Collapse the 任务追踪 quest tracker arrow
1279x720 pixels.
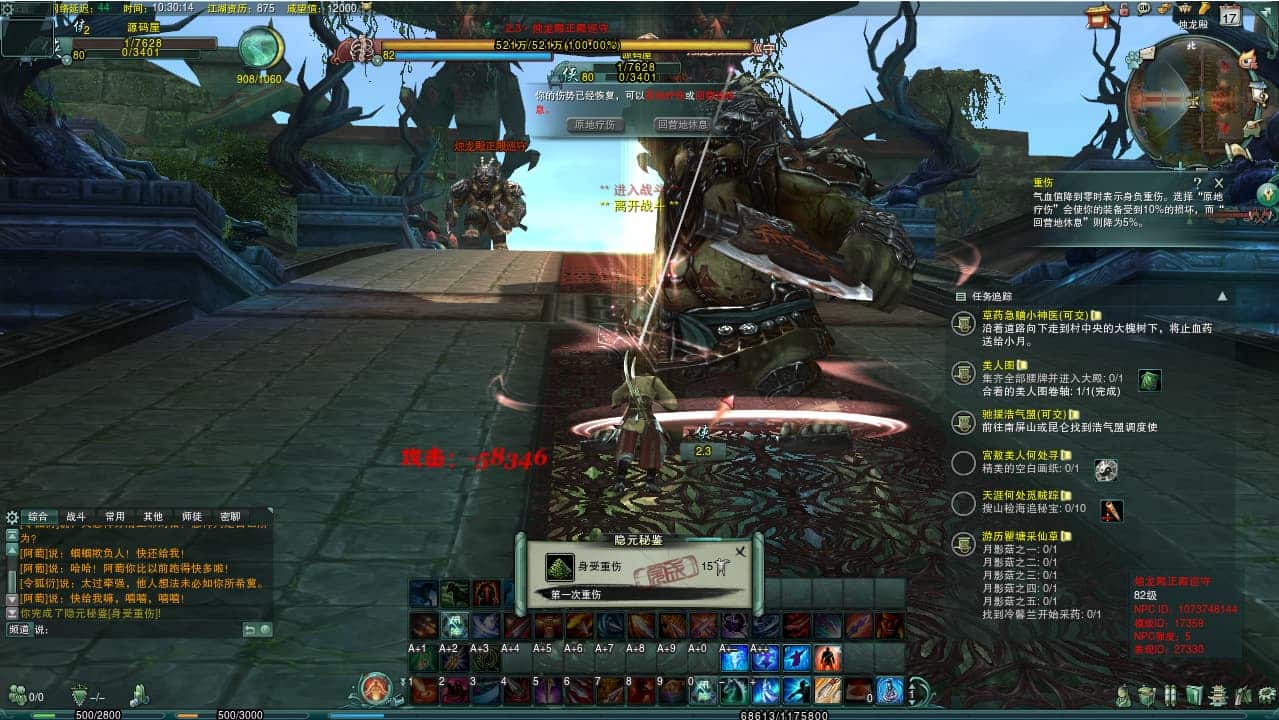(1221, 296)
